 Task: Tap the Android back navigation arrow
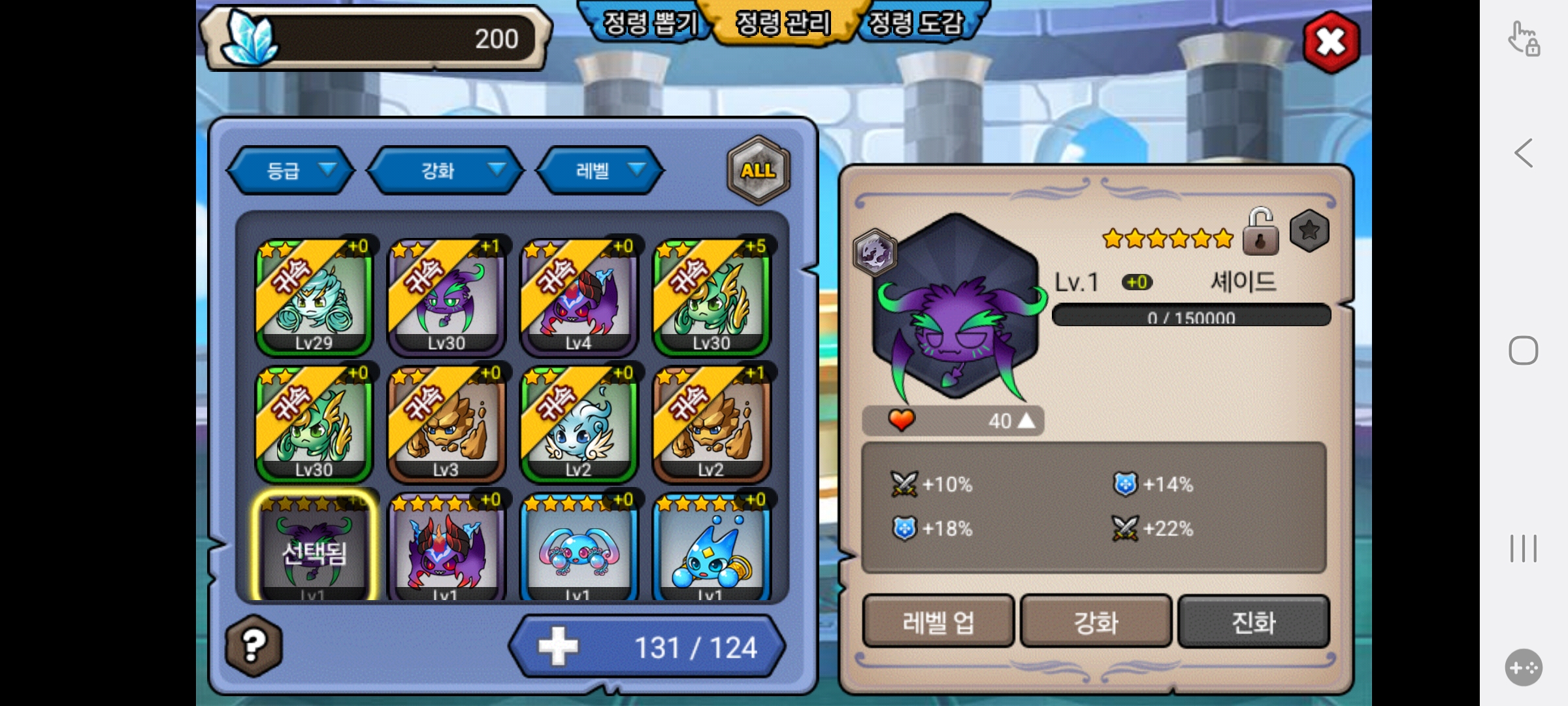1524,154
